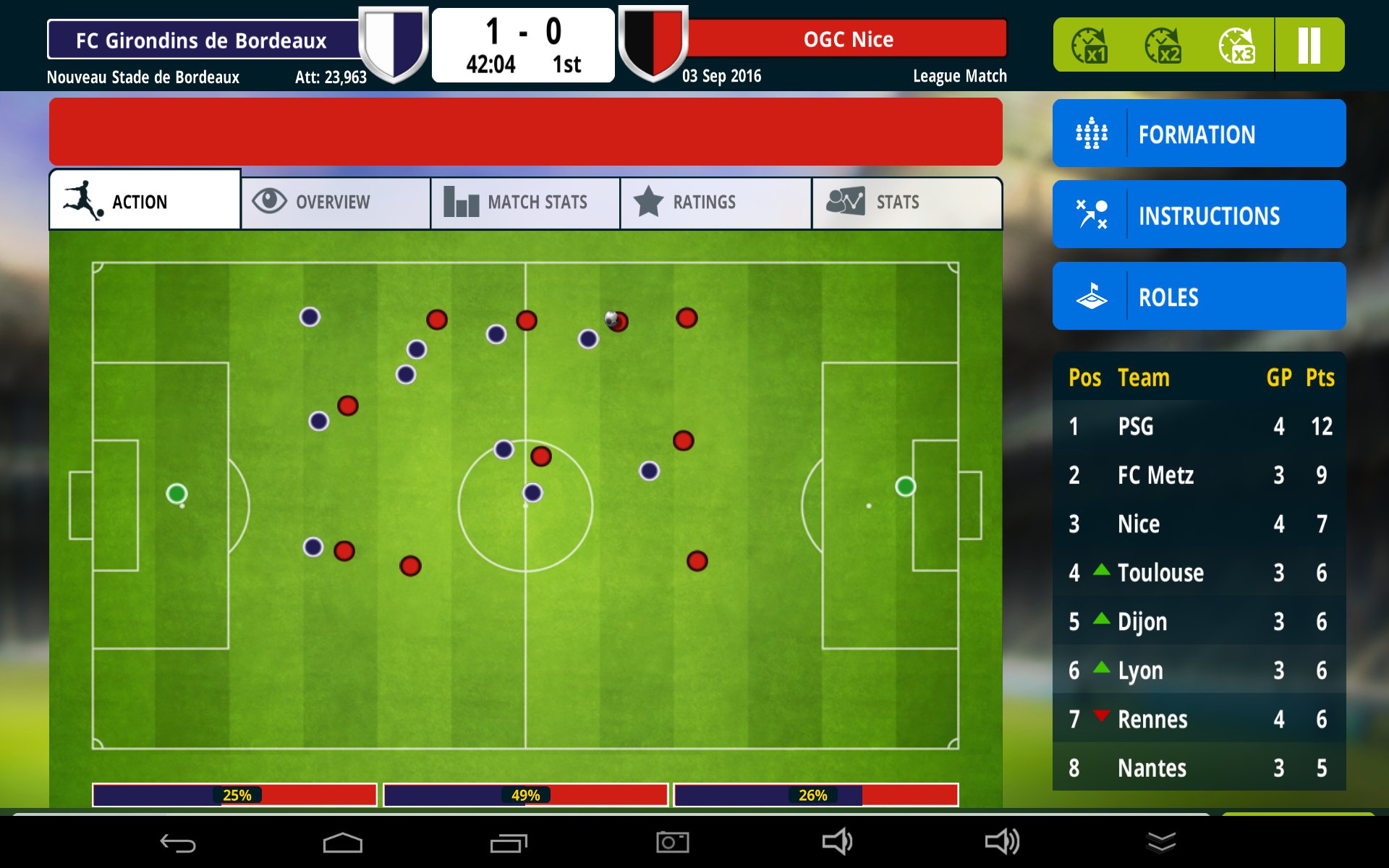Show the Match Stats tab
1389x868 pixels.
[525, 202]
